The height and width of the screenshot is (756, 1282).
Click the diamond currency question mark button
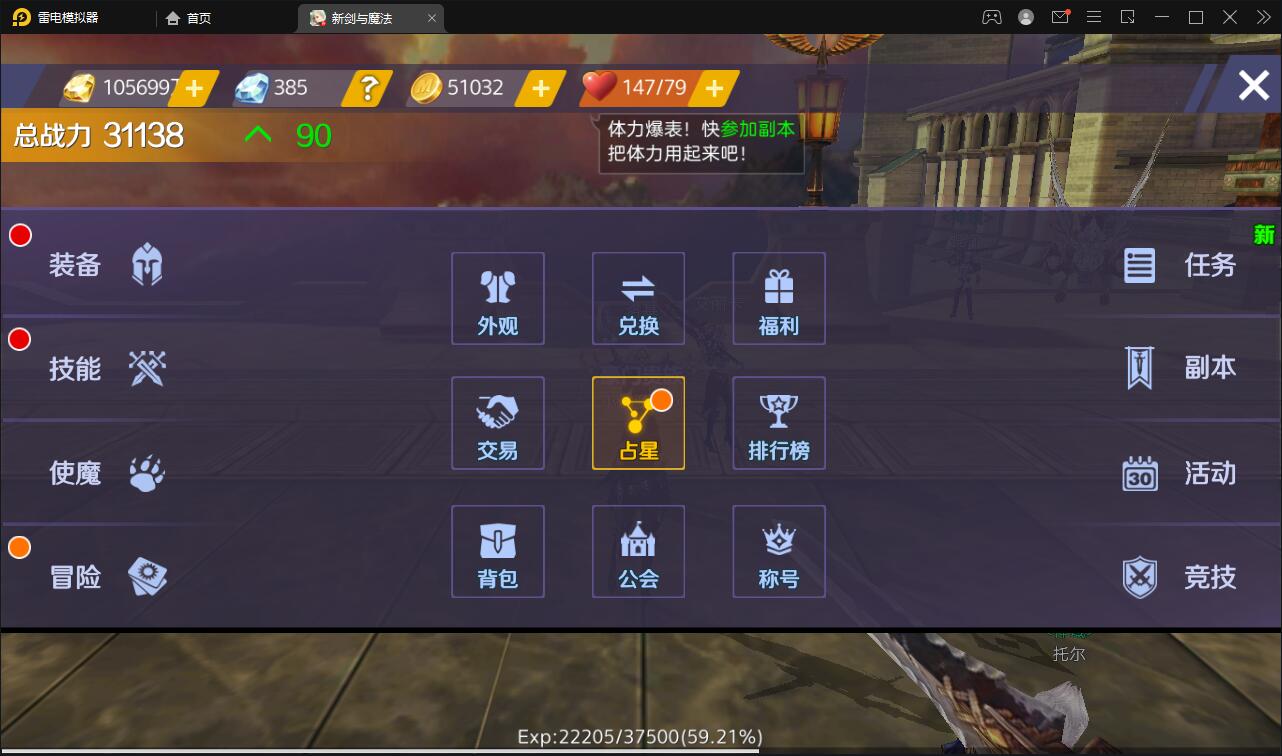pyautogui.click(x=366, y=88)
